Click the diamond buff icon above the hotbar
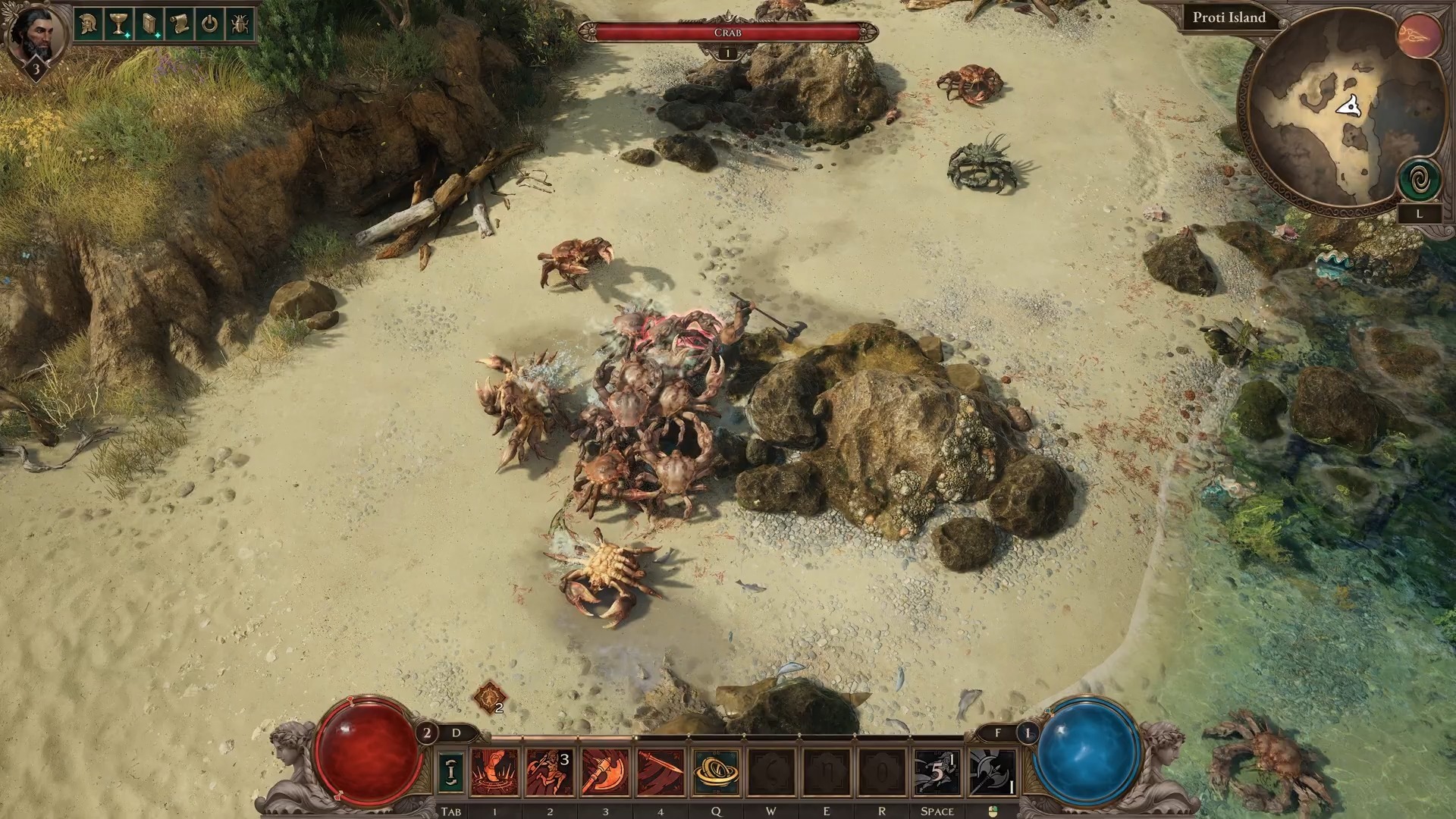Viewport: 1456px width, 819px height. pos(488,697)
